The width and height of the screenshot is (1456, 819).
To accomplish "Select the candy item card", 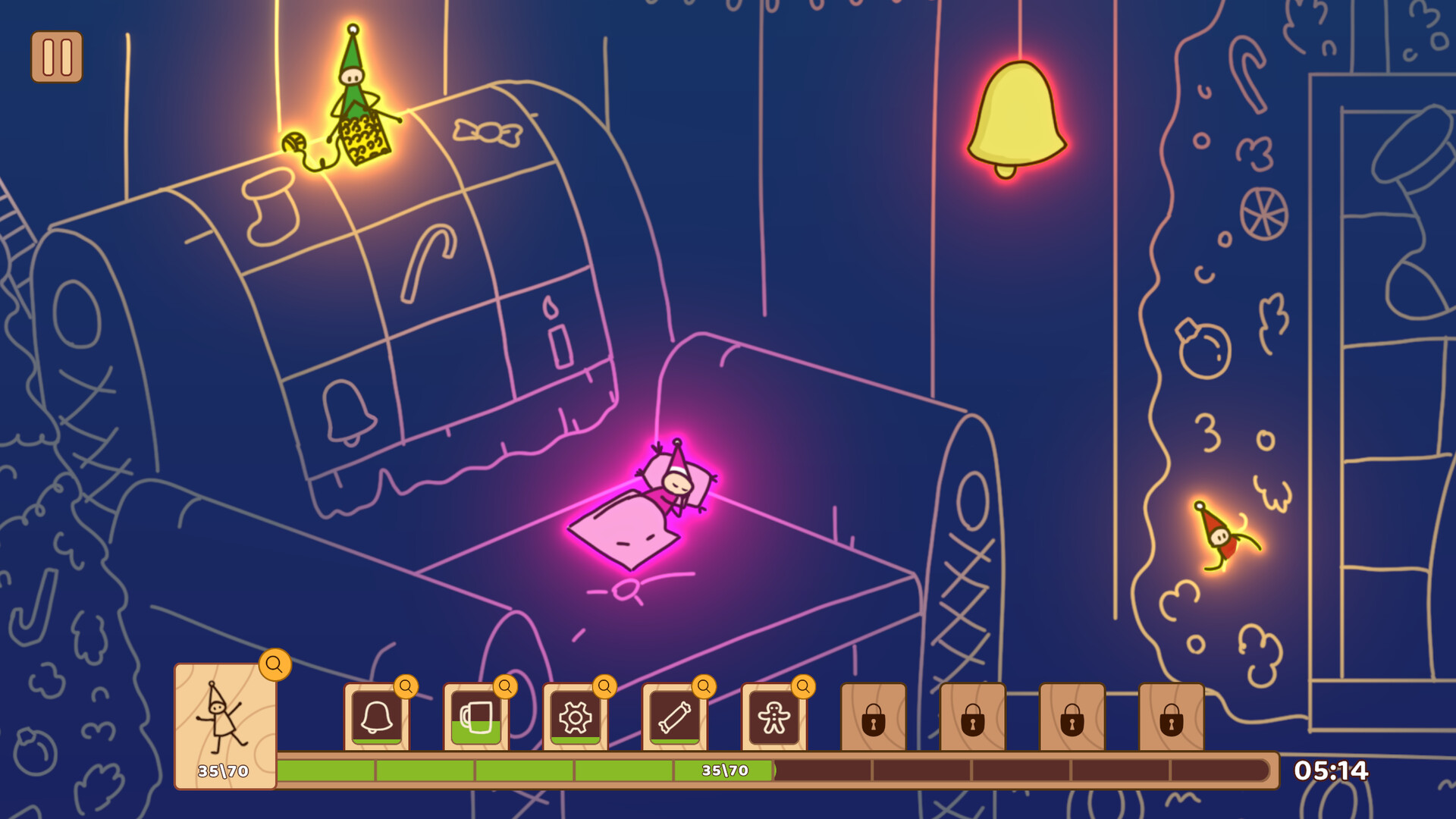I will point(673,719).
